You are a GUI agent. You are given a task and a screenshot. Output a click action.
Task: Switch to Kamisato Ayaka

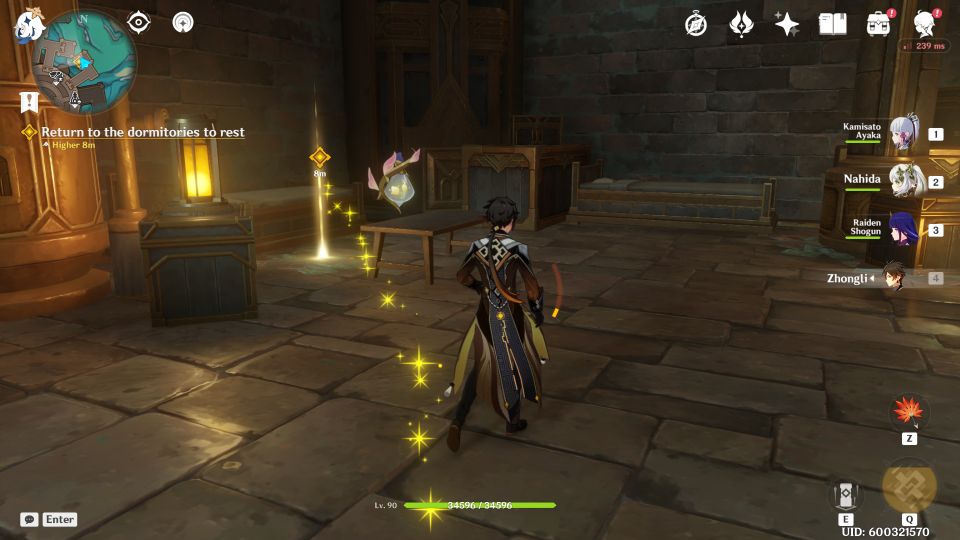pyautogui.click(x=903, y=133)
